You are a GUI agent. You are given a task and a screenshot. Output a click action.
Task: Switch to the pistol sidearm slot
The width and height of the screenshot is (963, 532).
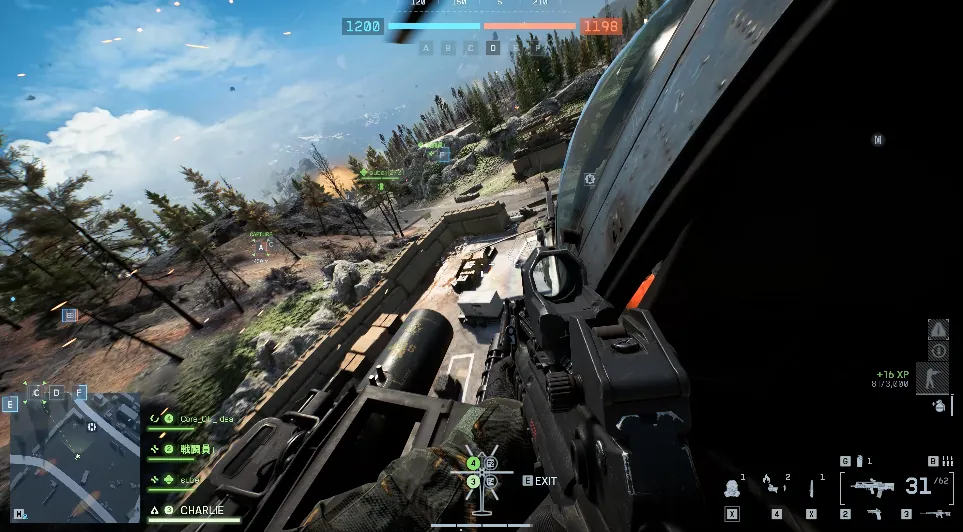(874, 514)
